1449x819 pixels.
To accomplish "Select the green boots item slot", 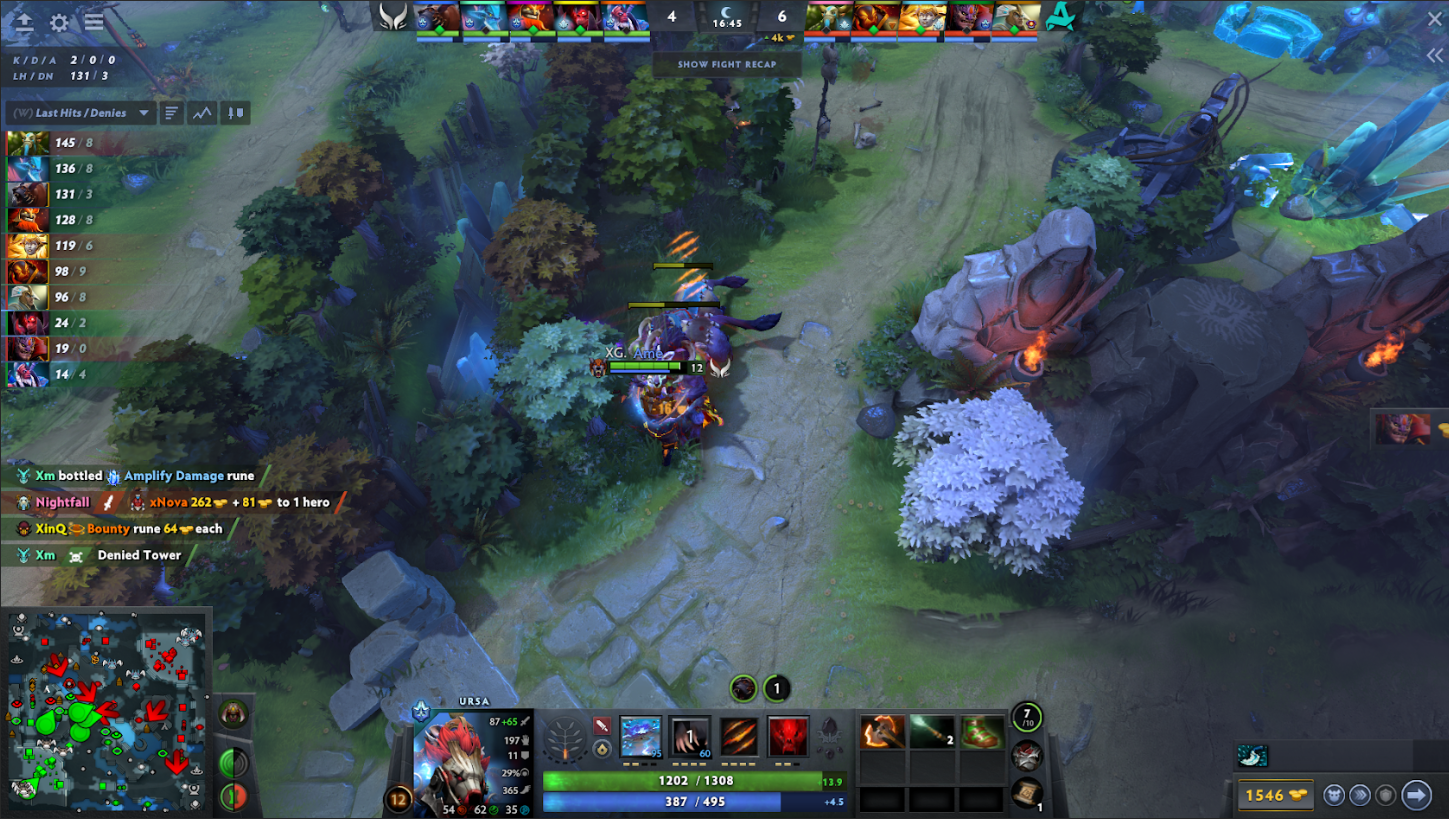I will click(x=981, y=732).
